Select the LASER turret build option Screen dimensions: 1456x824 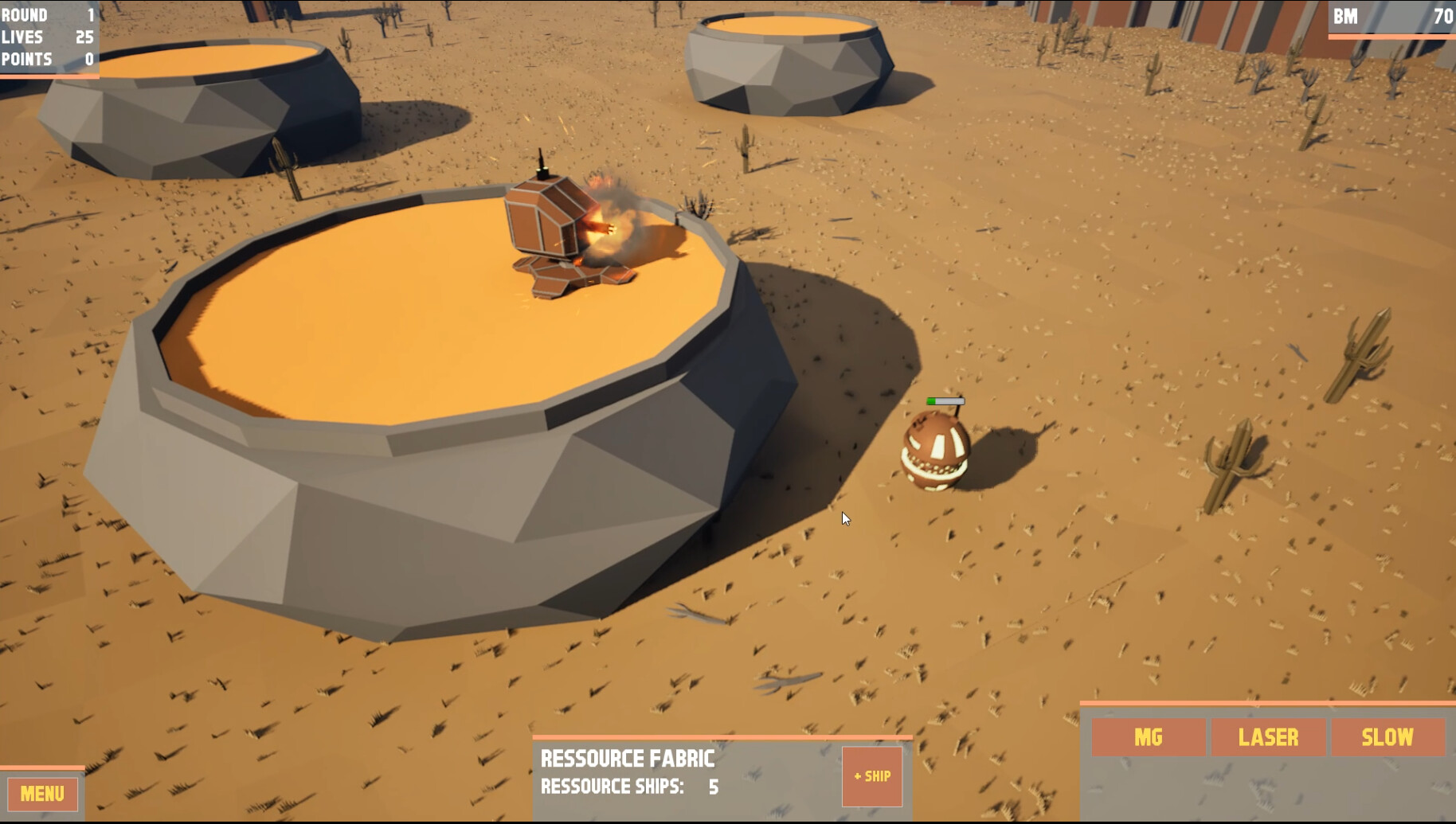pyautogui.click(x=1268, y=737)
